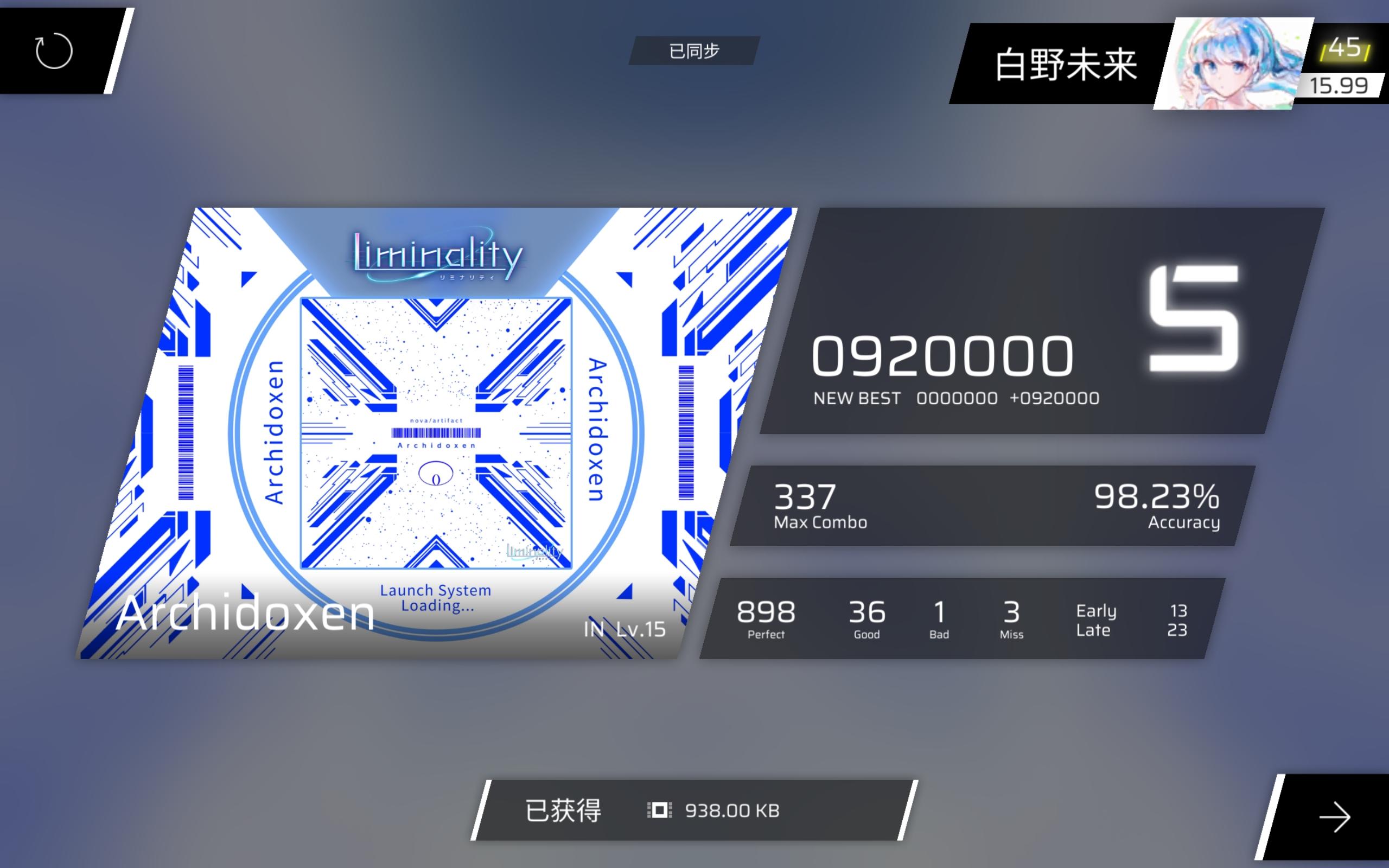Screen dimensions: 1389x868
Task: Tap the 已同步 sync status badge
Action: (694, 50)
